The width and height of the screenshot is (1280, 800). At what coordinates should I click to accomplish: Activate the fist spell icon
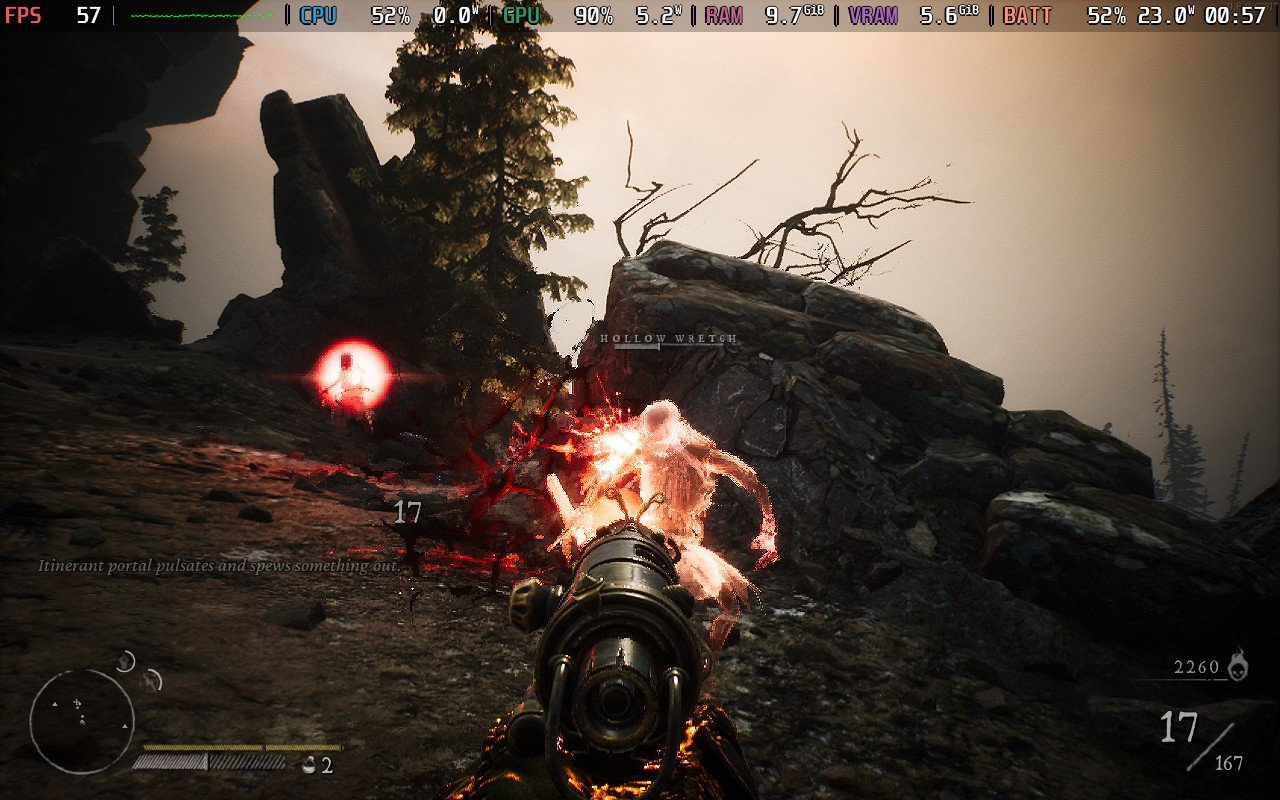click(126, 661)
